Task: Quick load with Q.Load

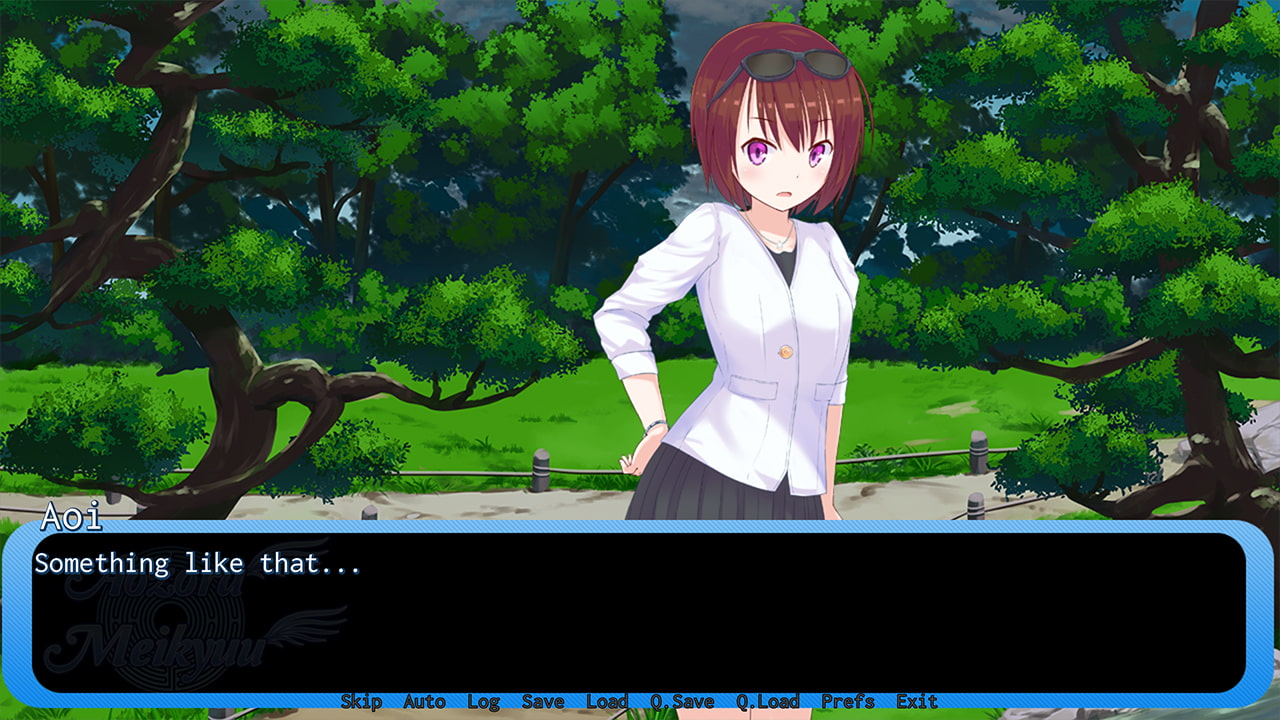Action: click(768, 702)
